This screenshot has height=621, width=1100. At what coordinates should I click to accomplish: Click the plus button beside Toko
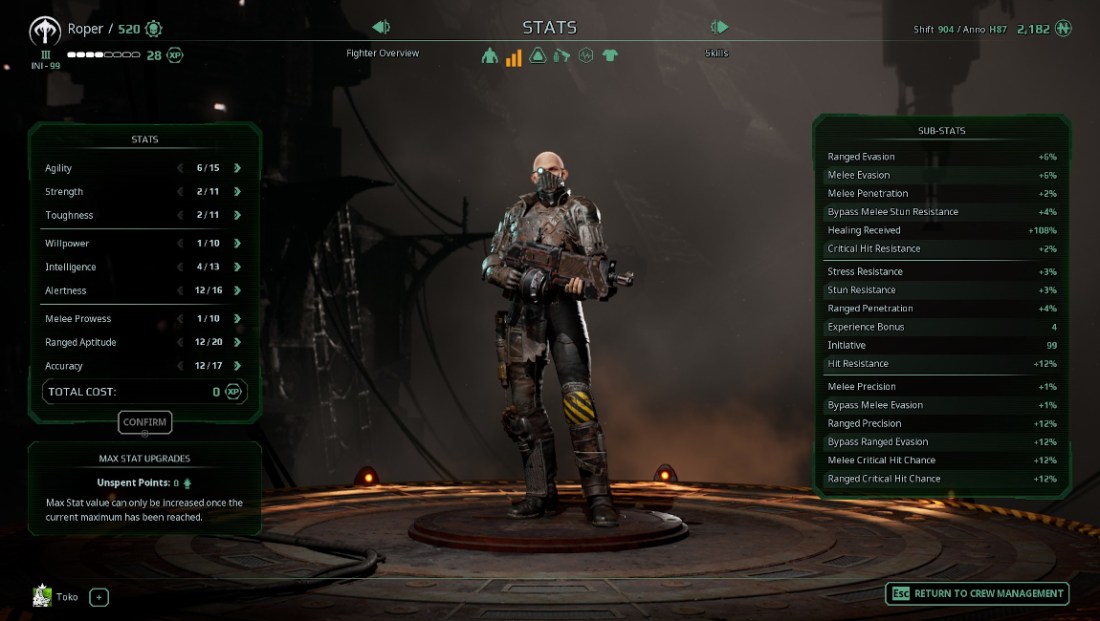pyautogui.click(x=98, y=597)
